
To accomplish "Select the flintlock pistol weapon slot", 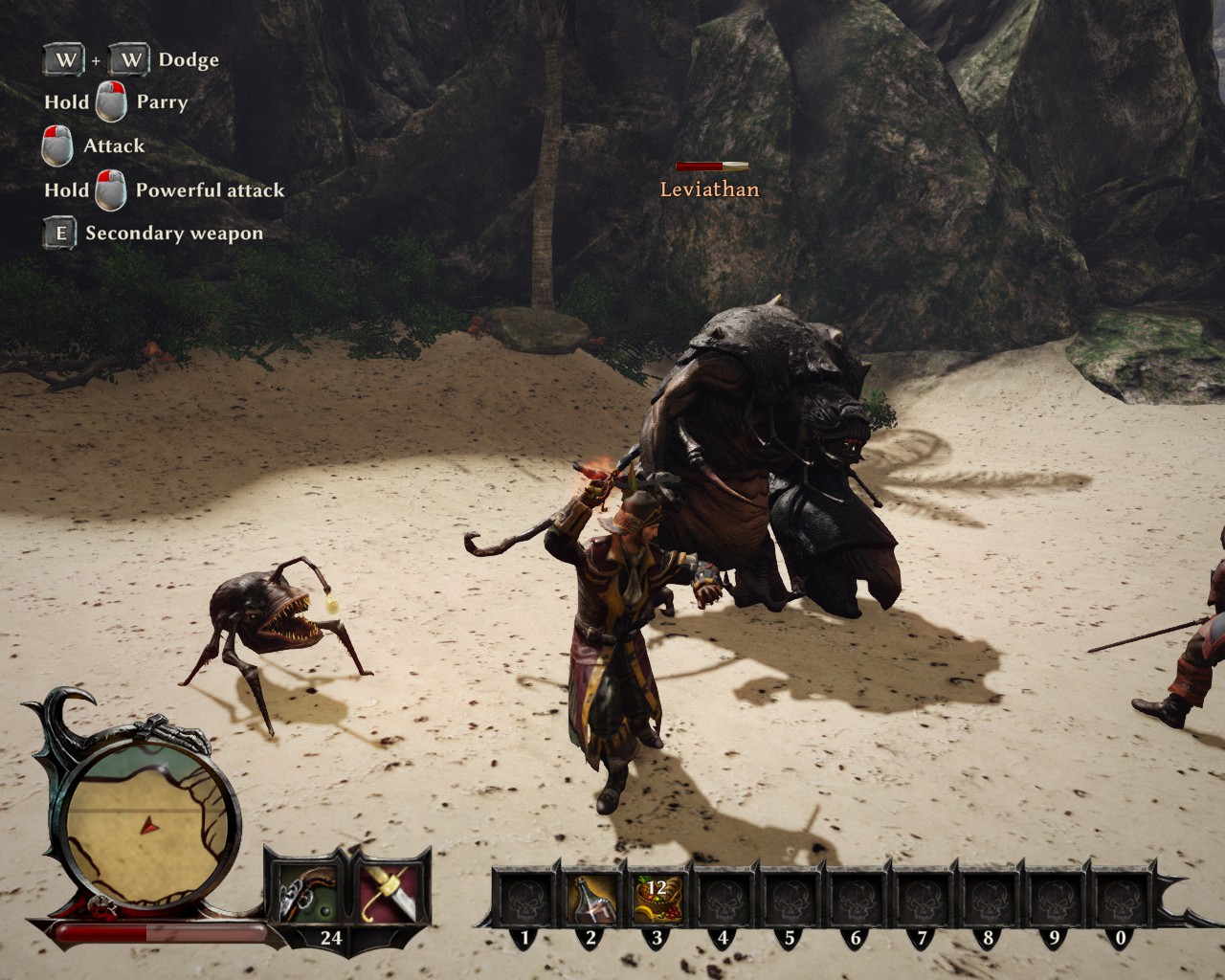I will 304,890.
